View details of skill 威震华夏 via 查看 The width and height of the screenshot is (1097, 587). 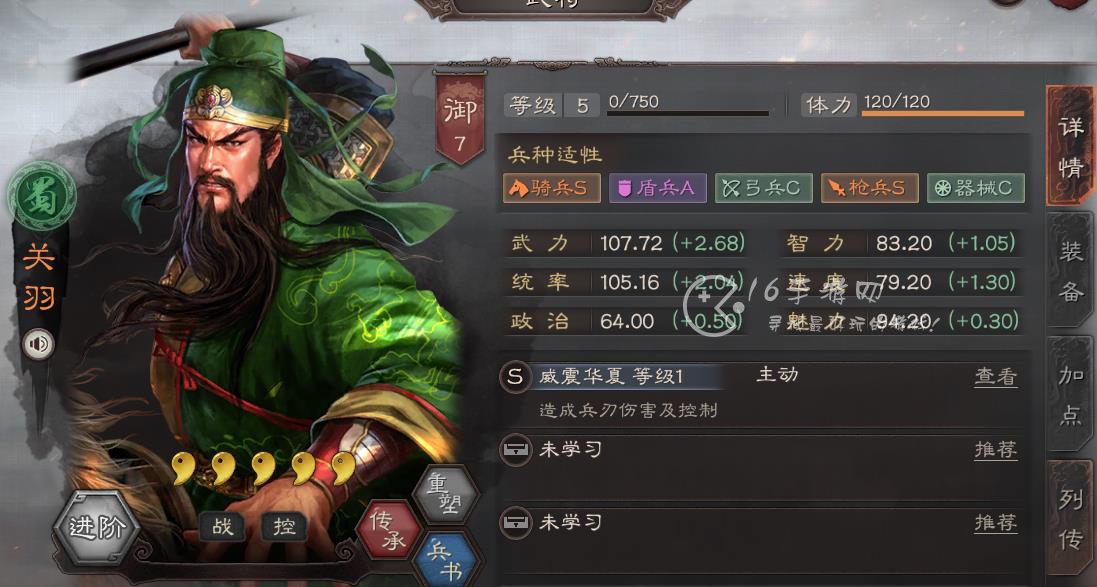click(x=995, y=377)
